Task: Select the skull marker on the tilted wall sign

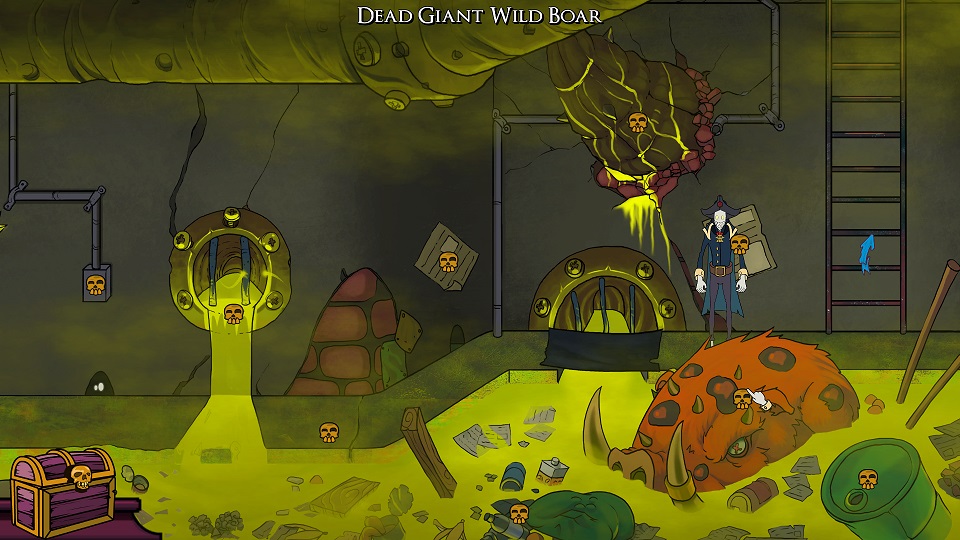Action: pos(448,263)
